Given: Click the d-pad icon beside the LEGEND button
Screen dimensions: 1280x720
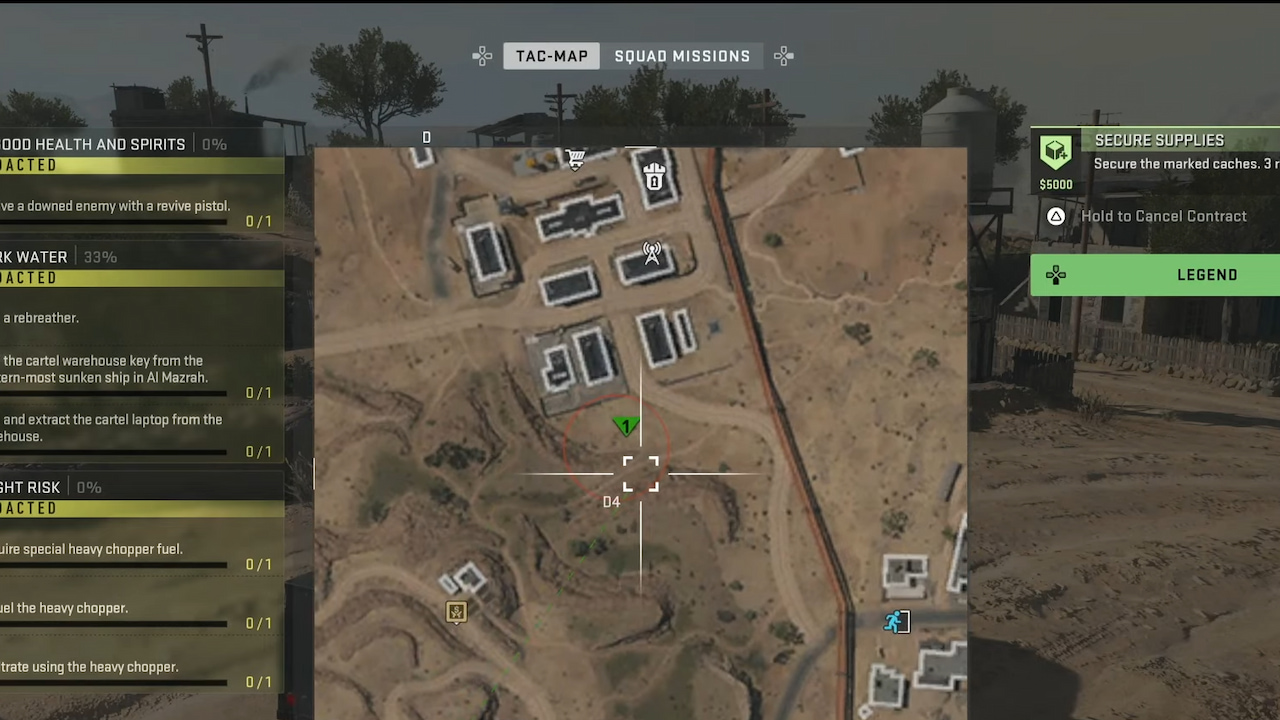Looking at the screenshot, I should click(1056, 275).
